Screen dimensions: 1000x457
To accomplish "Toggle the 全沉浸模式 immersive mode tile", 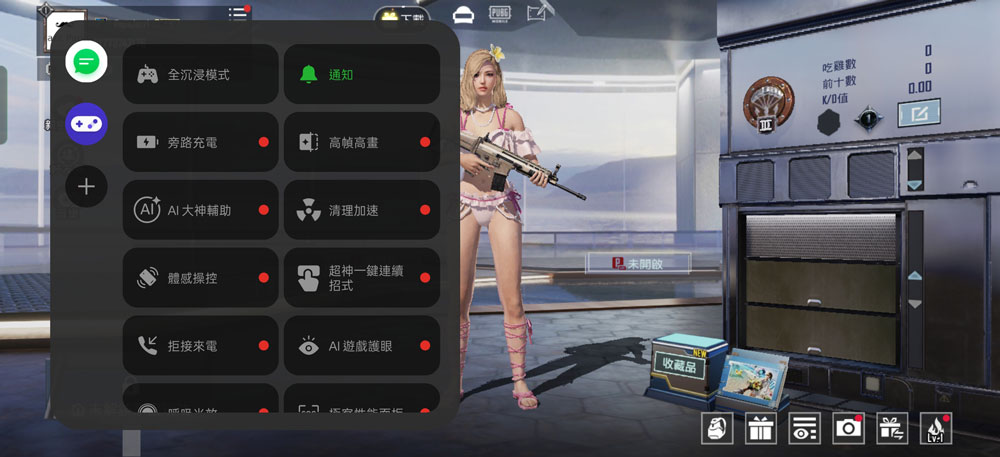I will coord(200,74).
